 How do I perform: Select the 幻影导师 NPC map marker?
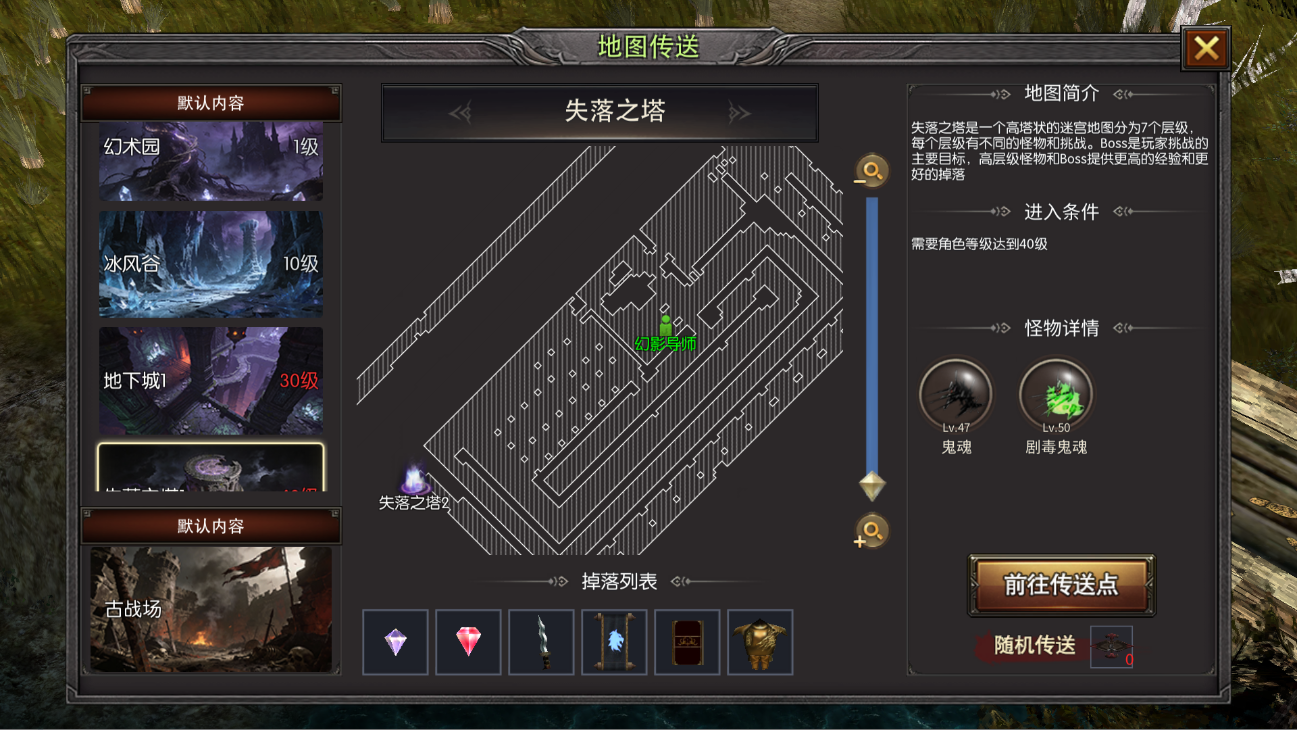click(x=665, y=328)
